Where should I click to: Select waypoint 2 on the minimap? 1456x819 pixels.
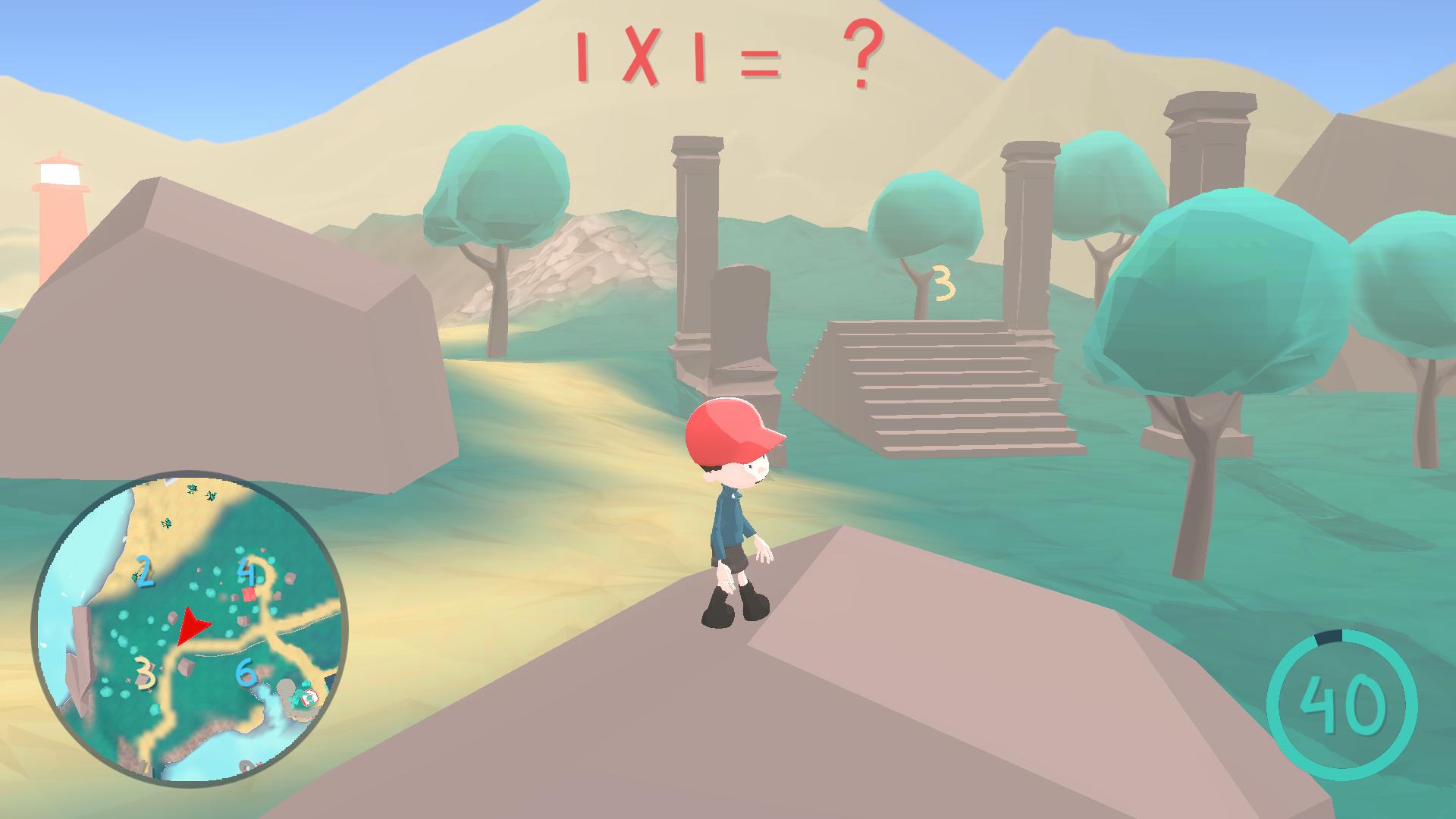(x=144, y=570)
